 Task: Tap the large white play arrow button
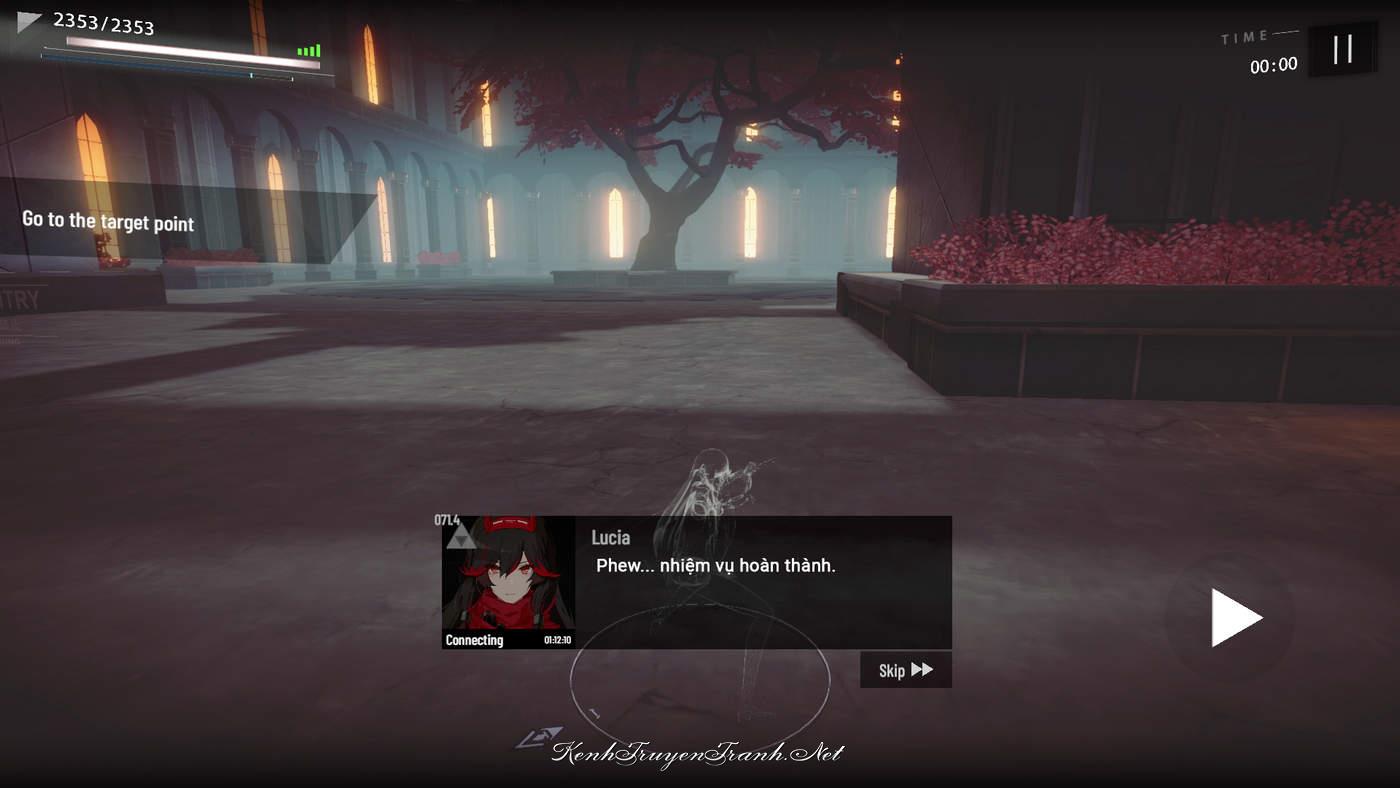click(x=1233, y=617)
